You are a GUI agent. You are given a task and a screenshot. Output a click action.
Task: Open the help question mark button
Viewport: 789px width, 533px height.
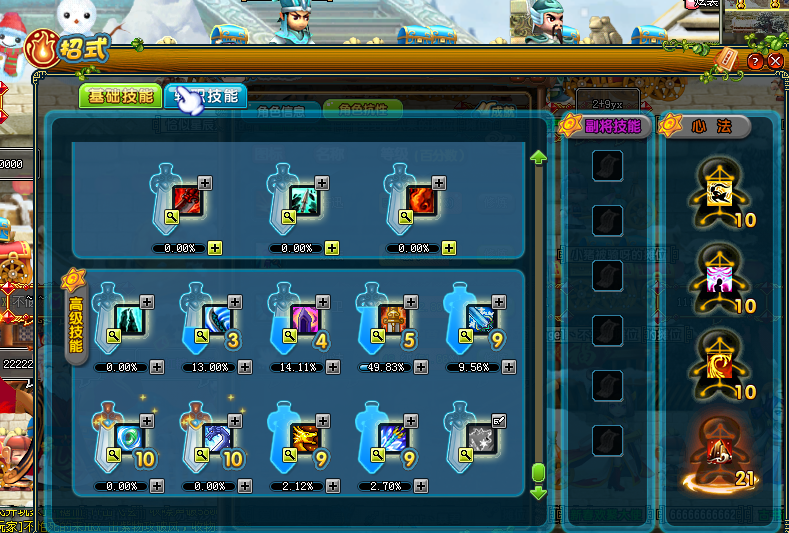[x=755, y=61]
